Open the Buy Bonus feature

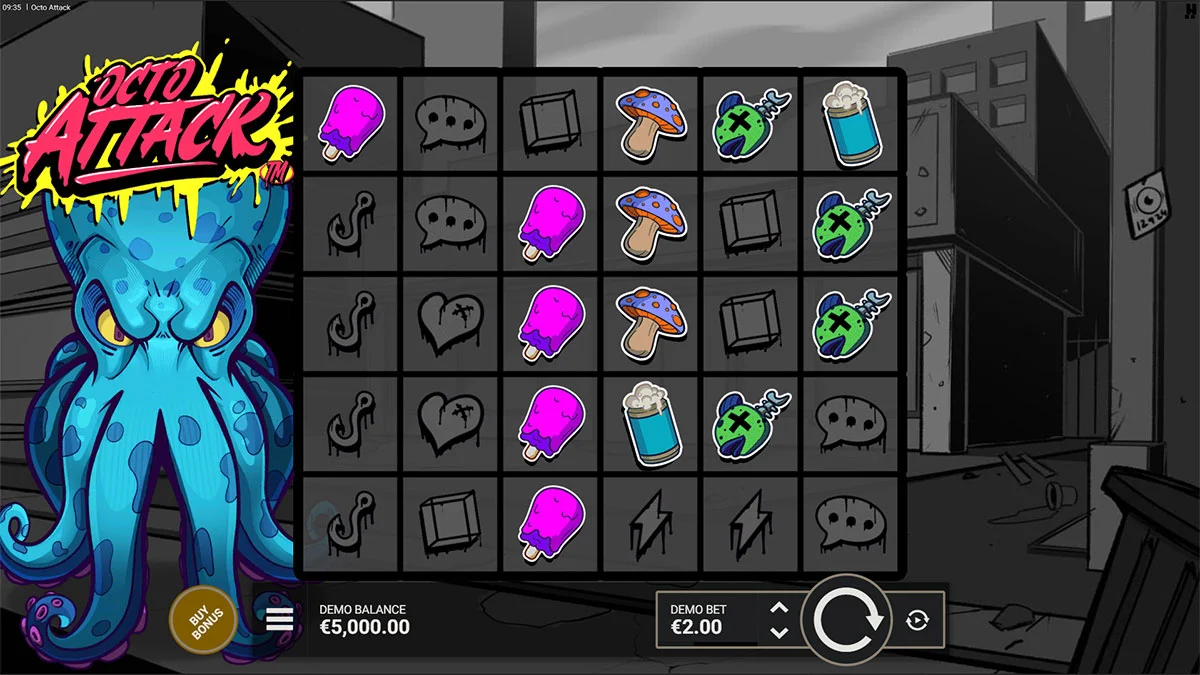[x=203, y=620]
